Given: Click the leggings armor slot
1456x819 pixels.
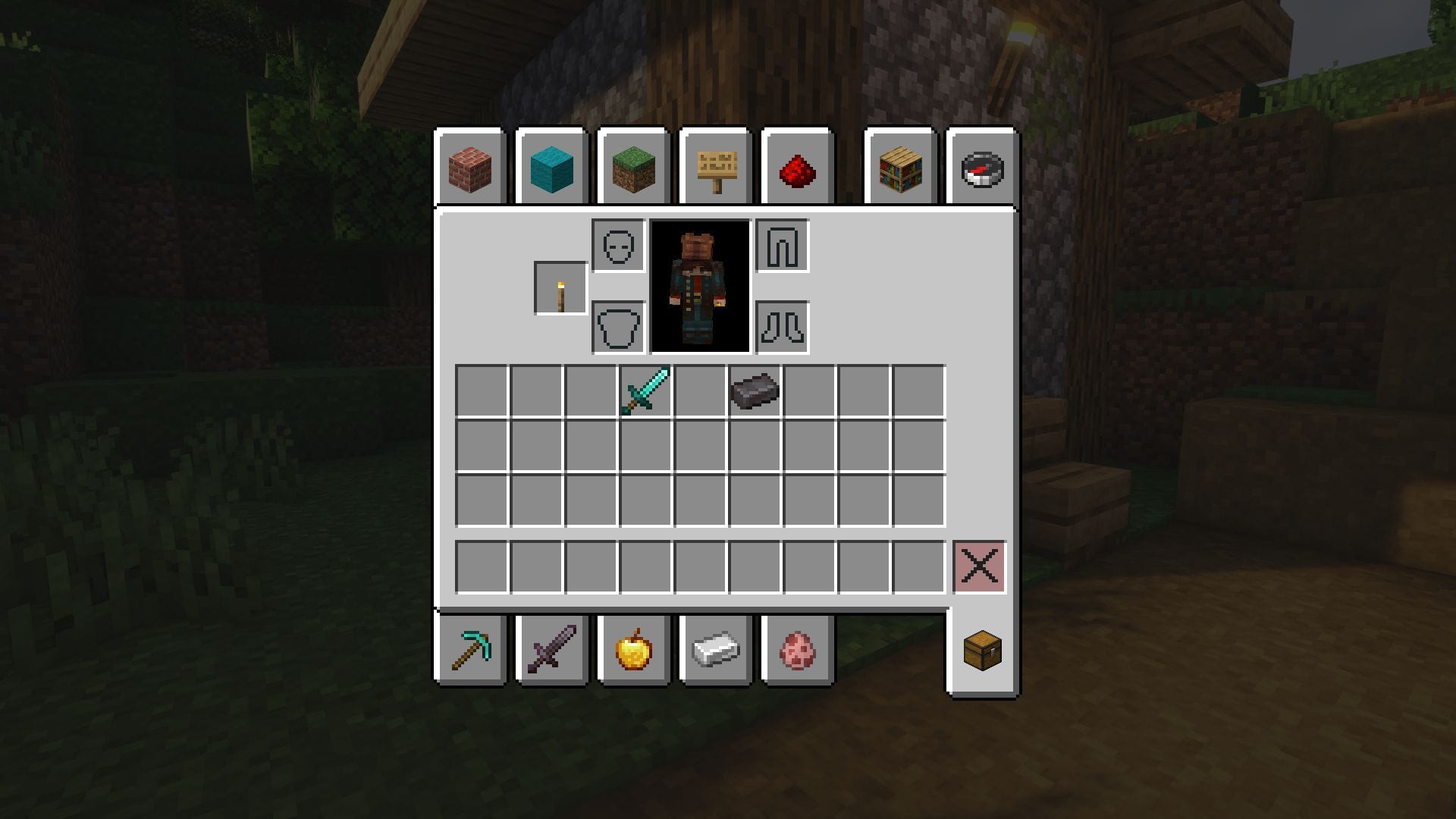Looking at the screenshot, I should pyautogui.click(x=783, y=245).
